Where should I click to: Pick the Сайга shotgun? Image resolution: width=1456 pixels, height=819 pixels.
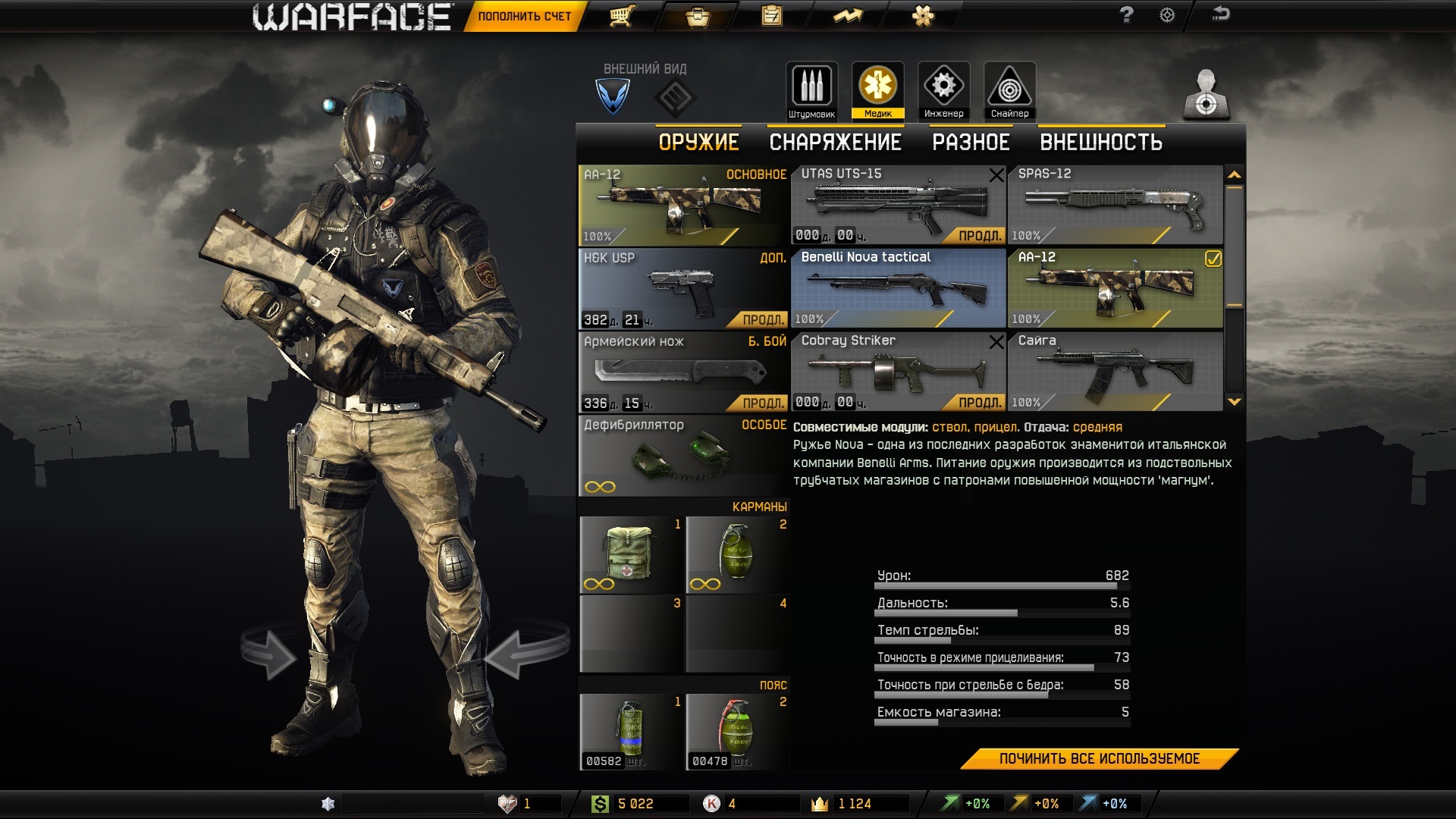coord(1115,372)
